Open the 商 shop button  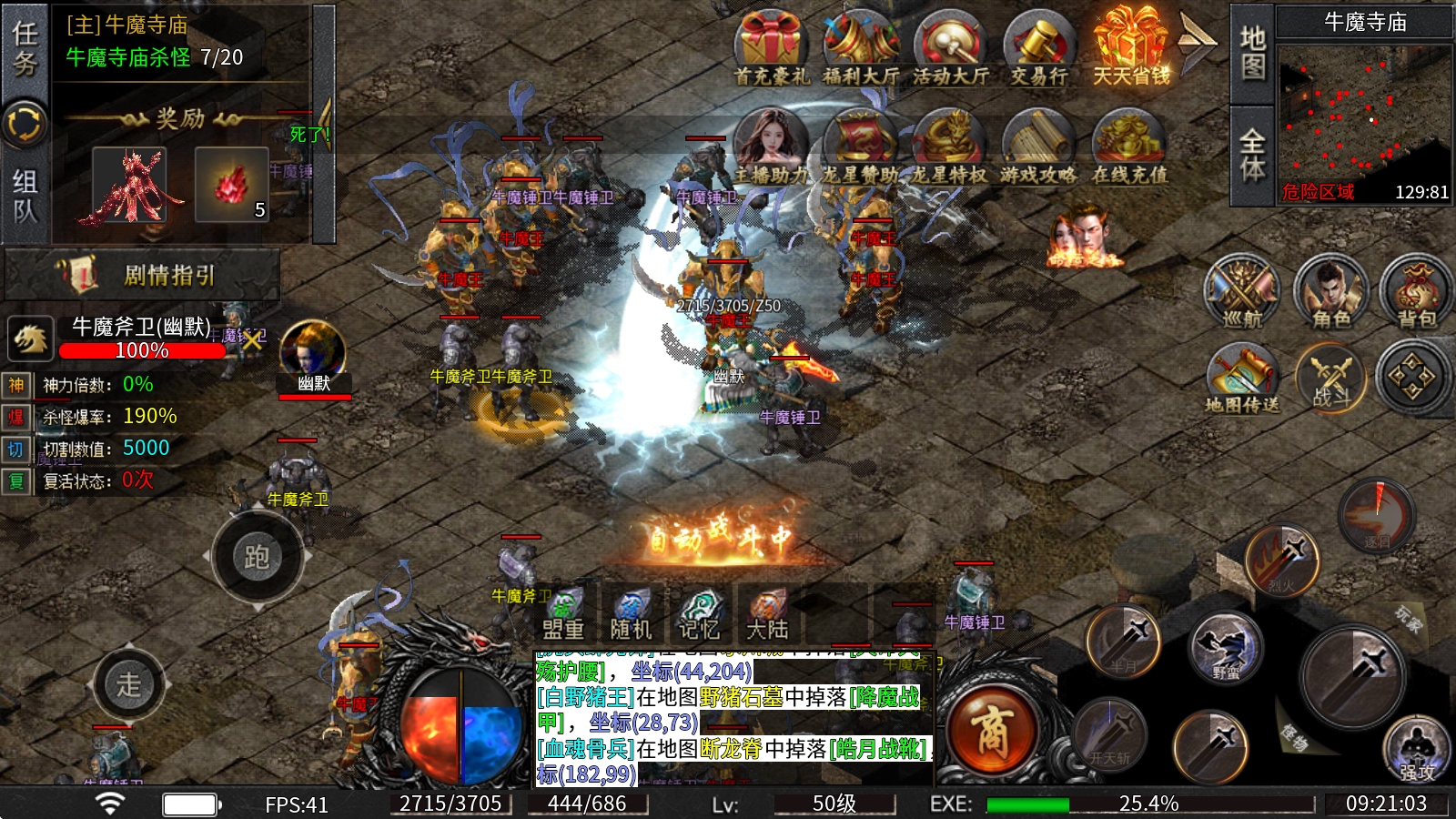tap(992, 731)
